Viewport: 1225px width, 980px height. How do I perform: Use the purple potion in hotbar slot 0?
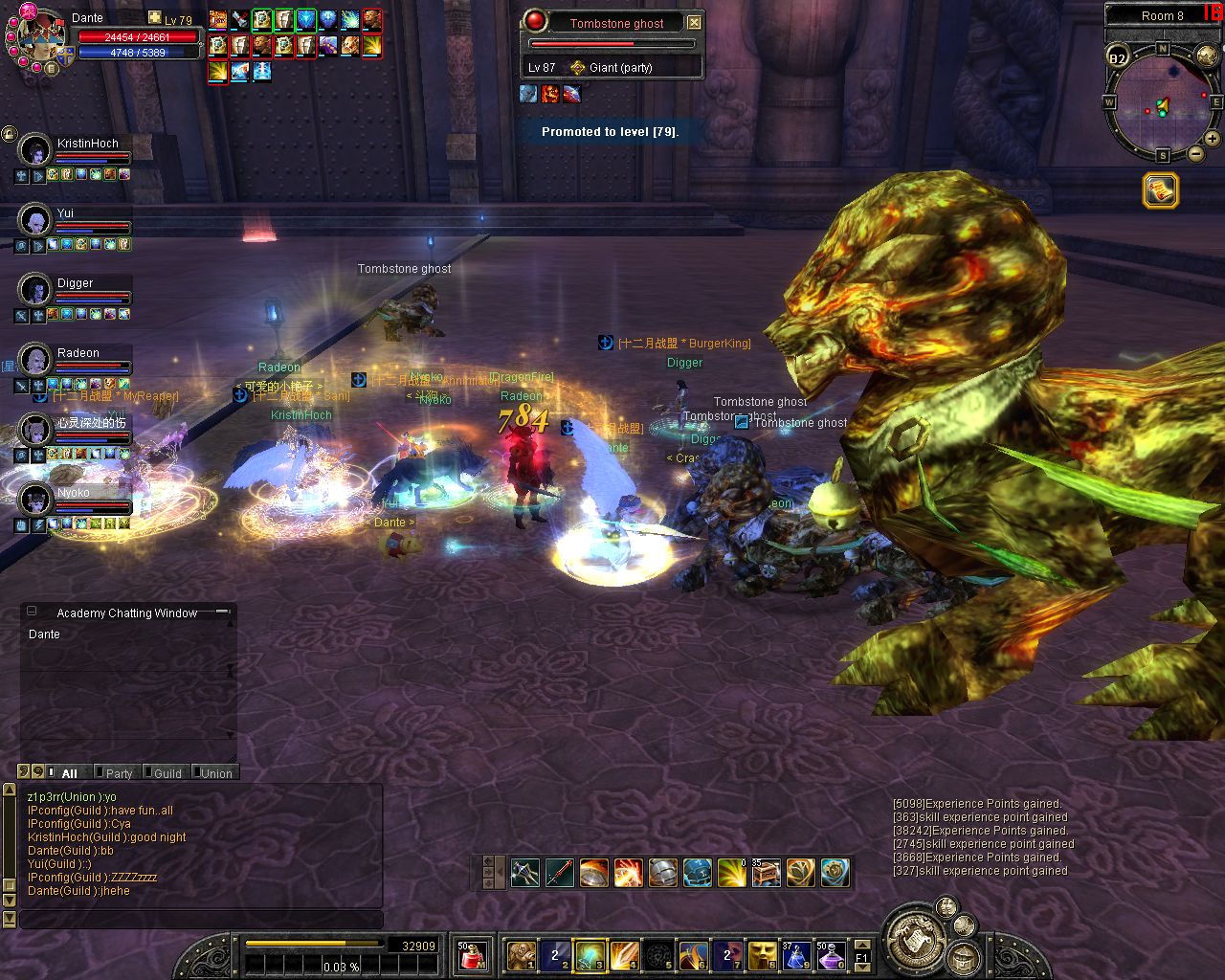831,955
